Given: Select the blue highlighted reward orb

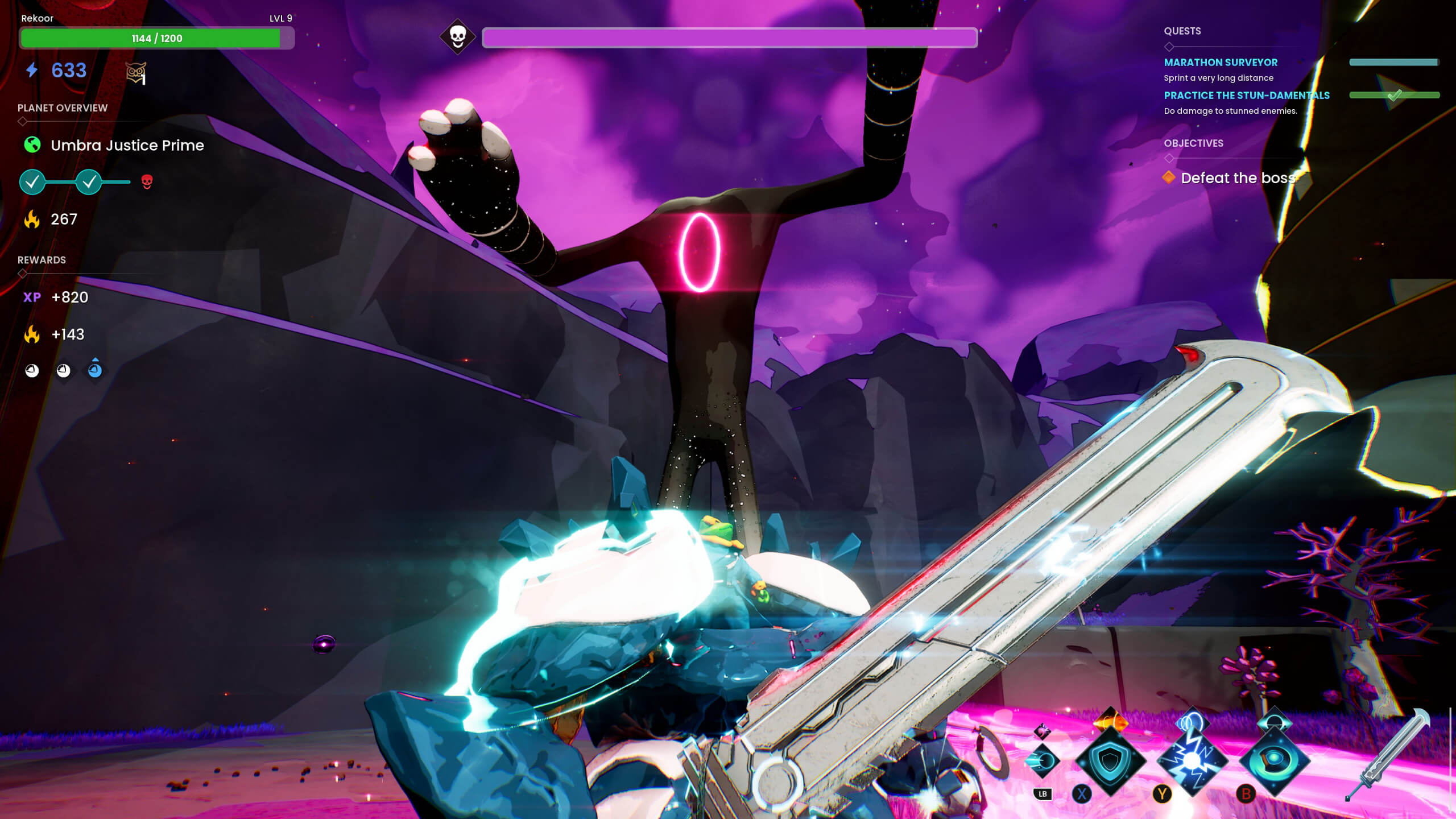Looking at the screenshot, I should click(95, 370).
